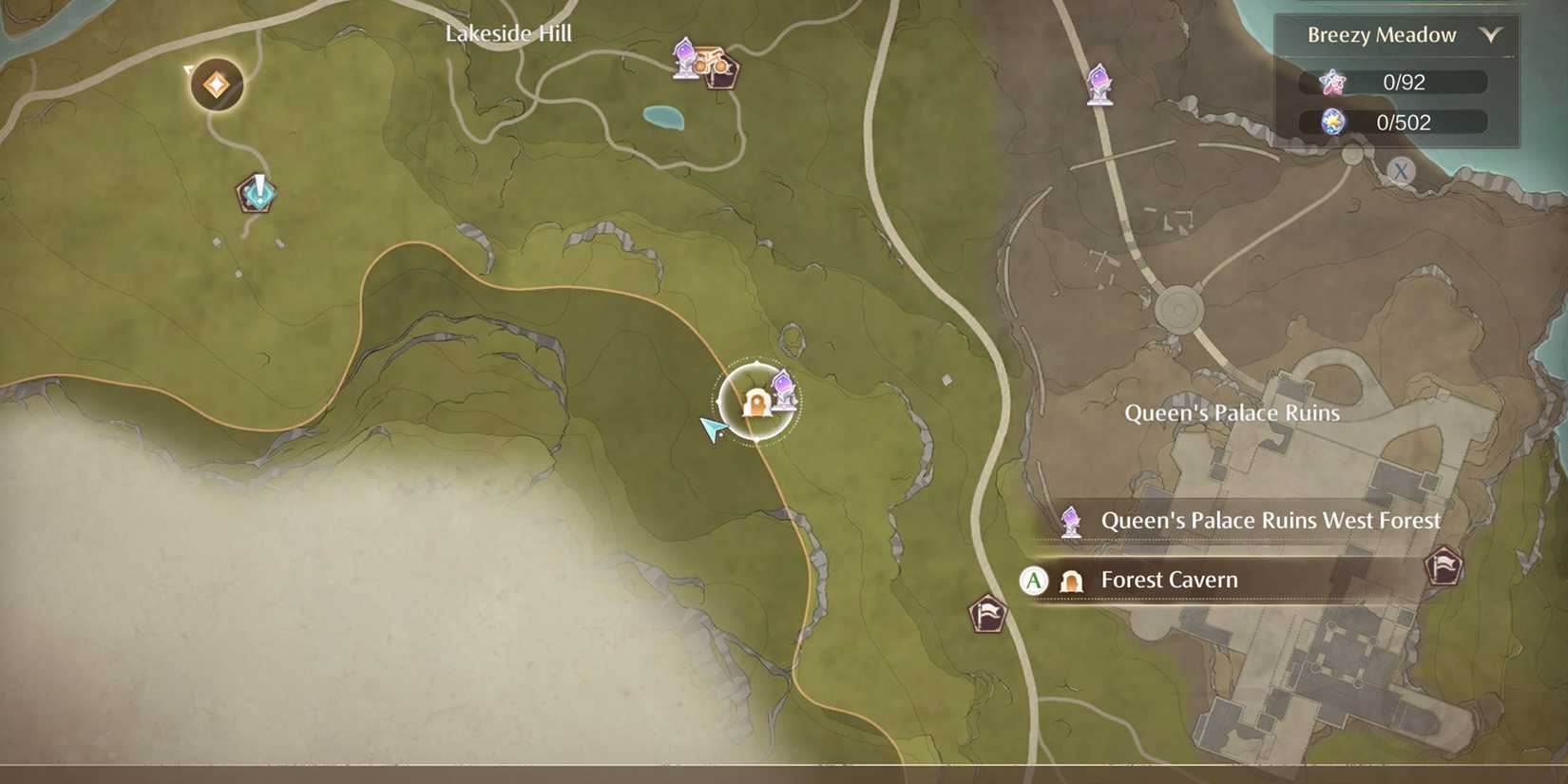
Task: Select the golden fast travel beacon near Lakeside Hill
Action: point(215,85)
